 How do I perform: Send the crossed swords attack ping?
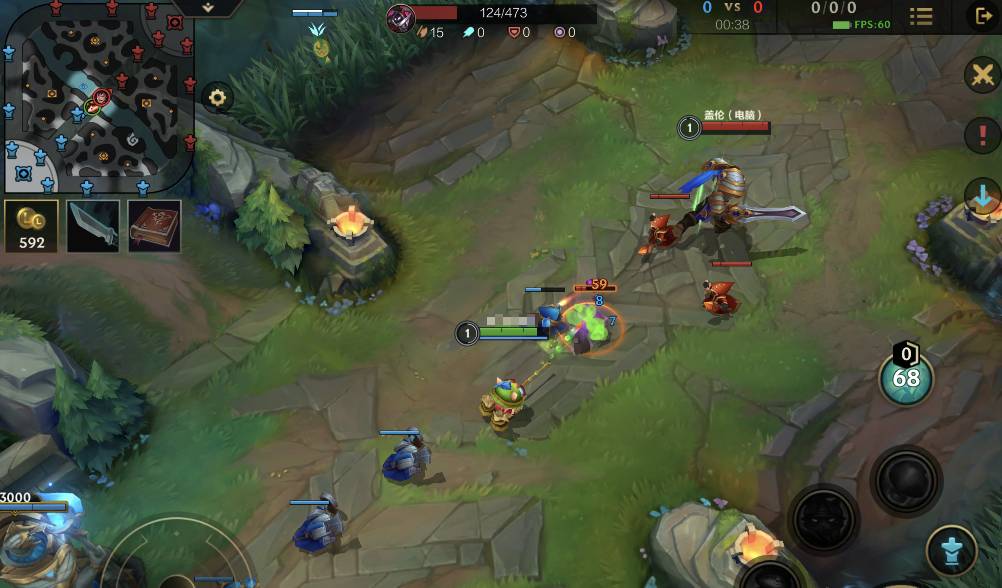click(983, 76)
